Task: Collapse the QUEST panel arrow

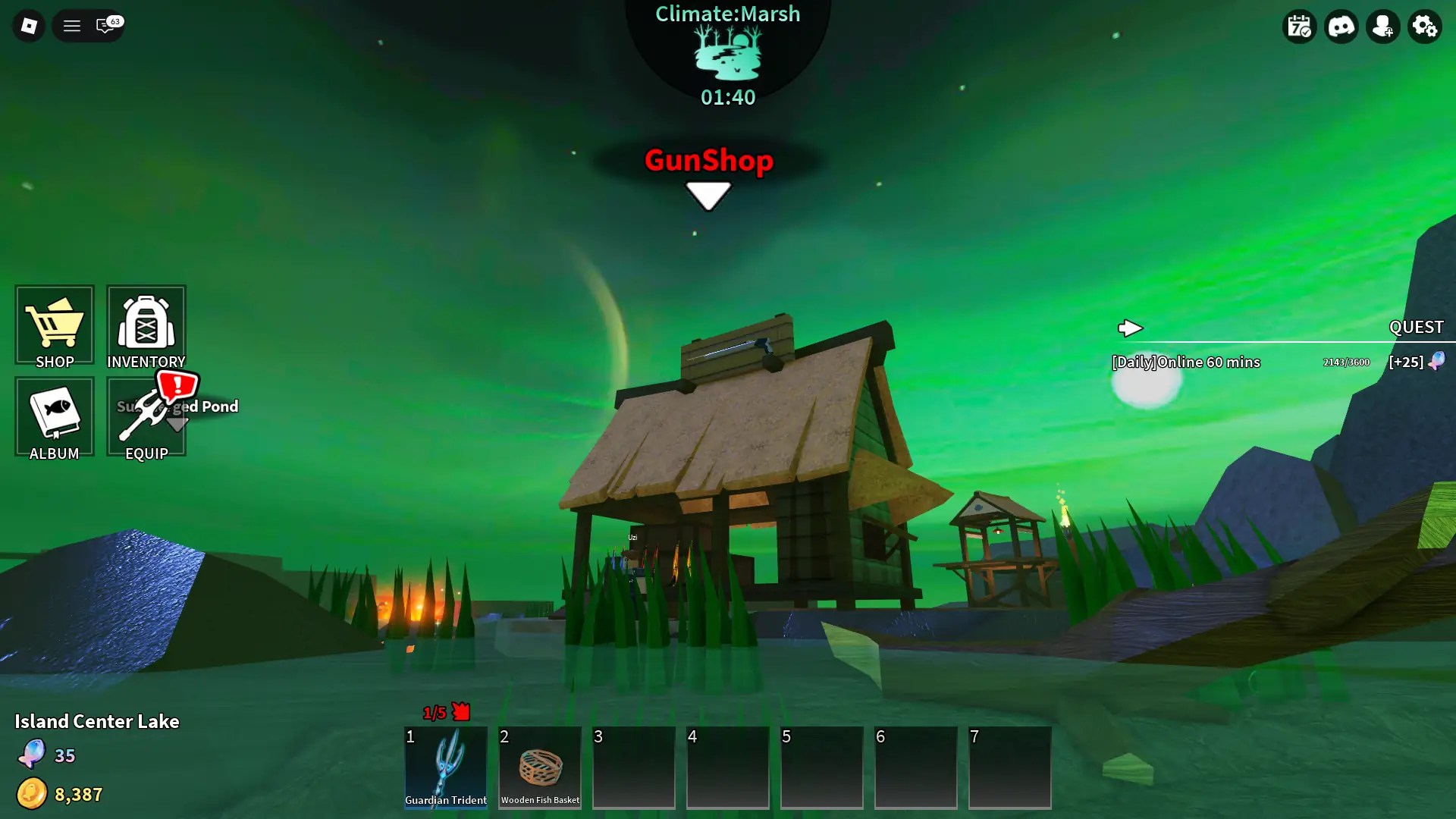Action: click(1131, 328)
